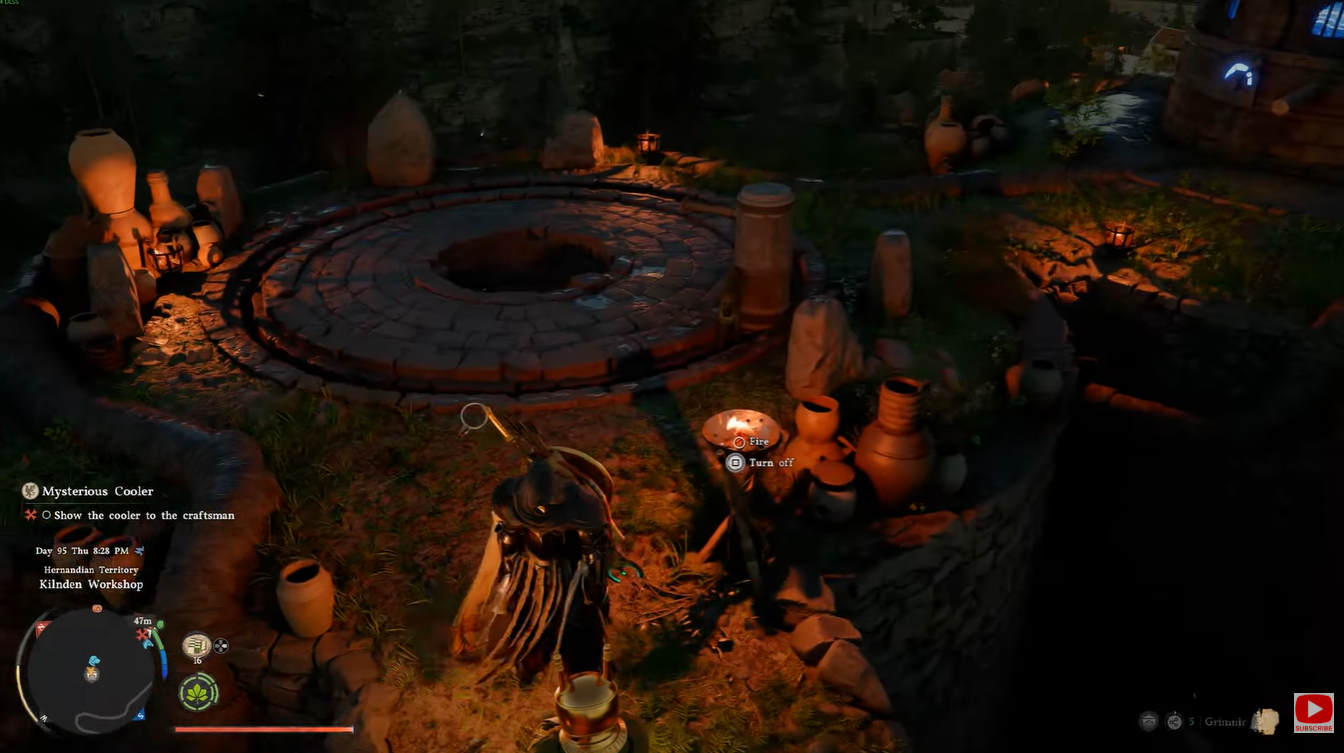Select the orange cooler icon atop the minimap
Image resolution: width=1344 pixels, height=753 pixels.
pyautogui.click(x=96, y=609)
